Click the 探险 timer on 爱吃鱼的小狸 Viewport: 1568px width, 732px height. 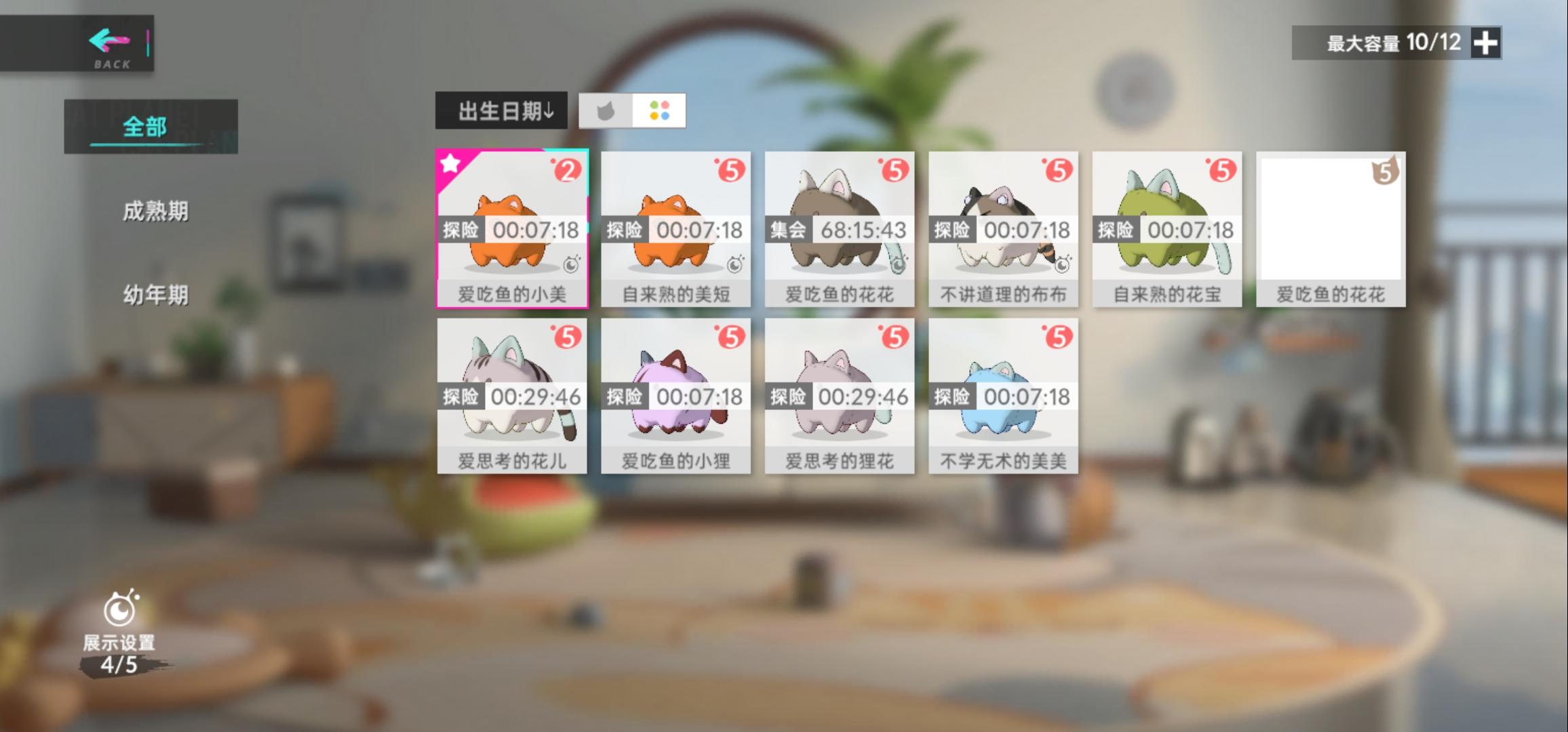coord(675,395)
